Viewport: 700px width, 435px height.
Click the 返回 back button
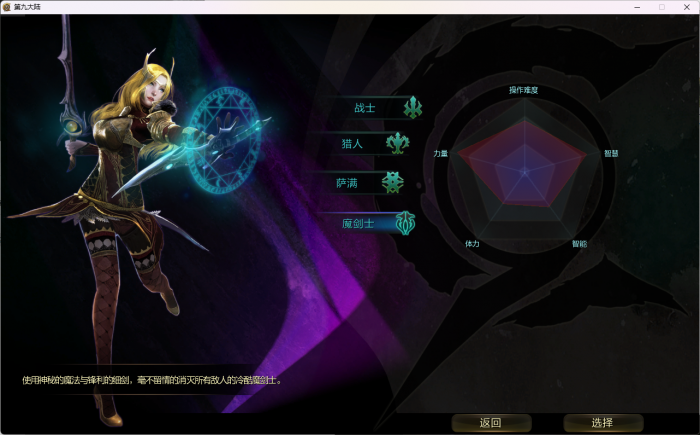pos(490,422)
